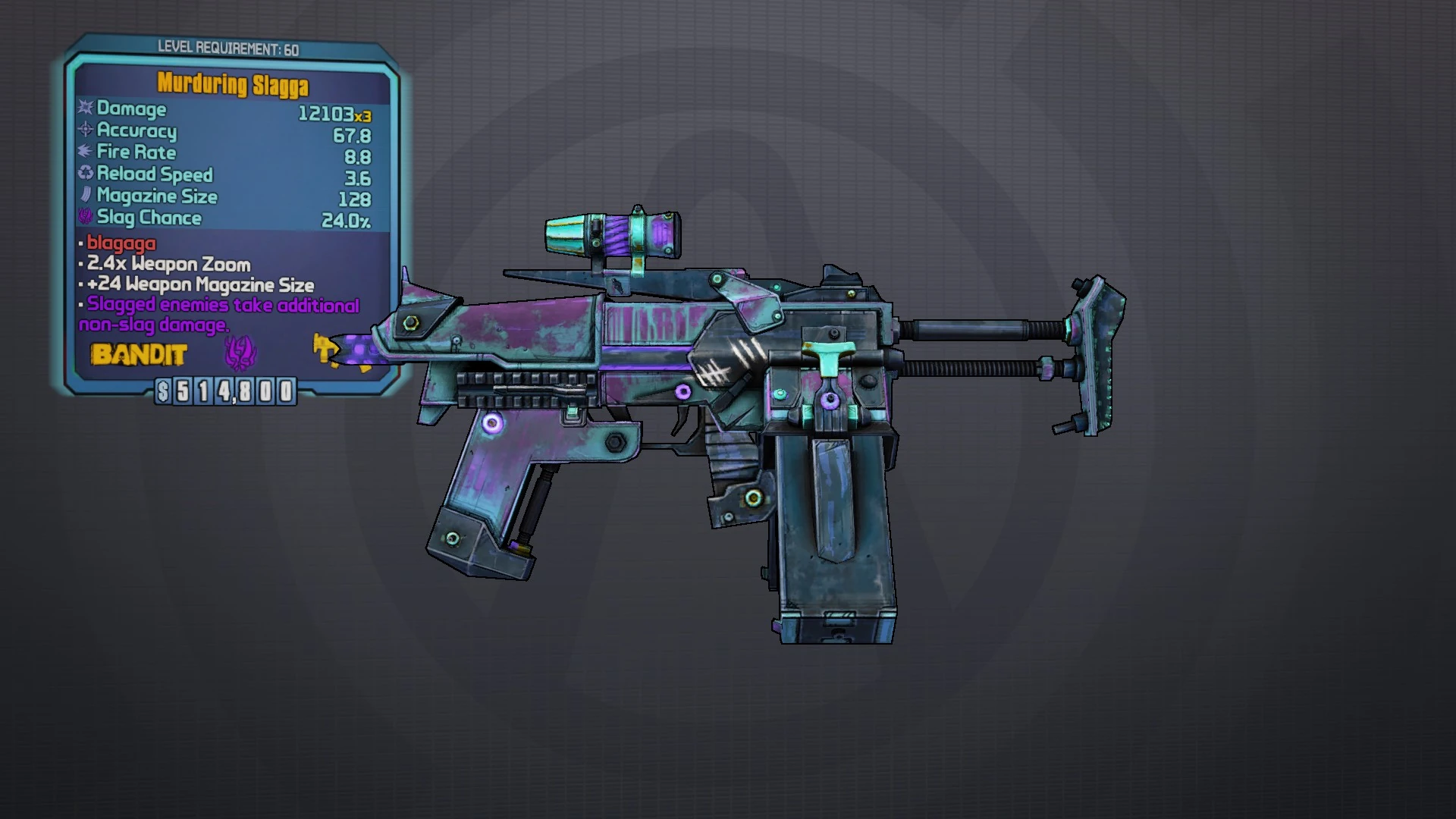Toggle the 2.4x Weapon Zoom bullet entry
Viewport: 1456px width, 819px height.
pyautogui.click(x=167, y=265)
